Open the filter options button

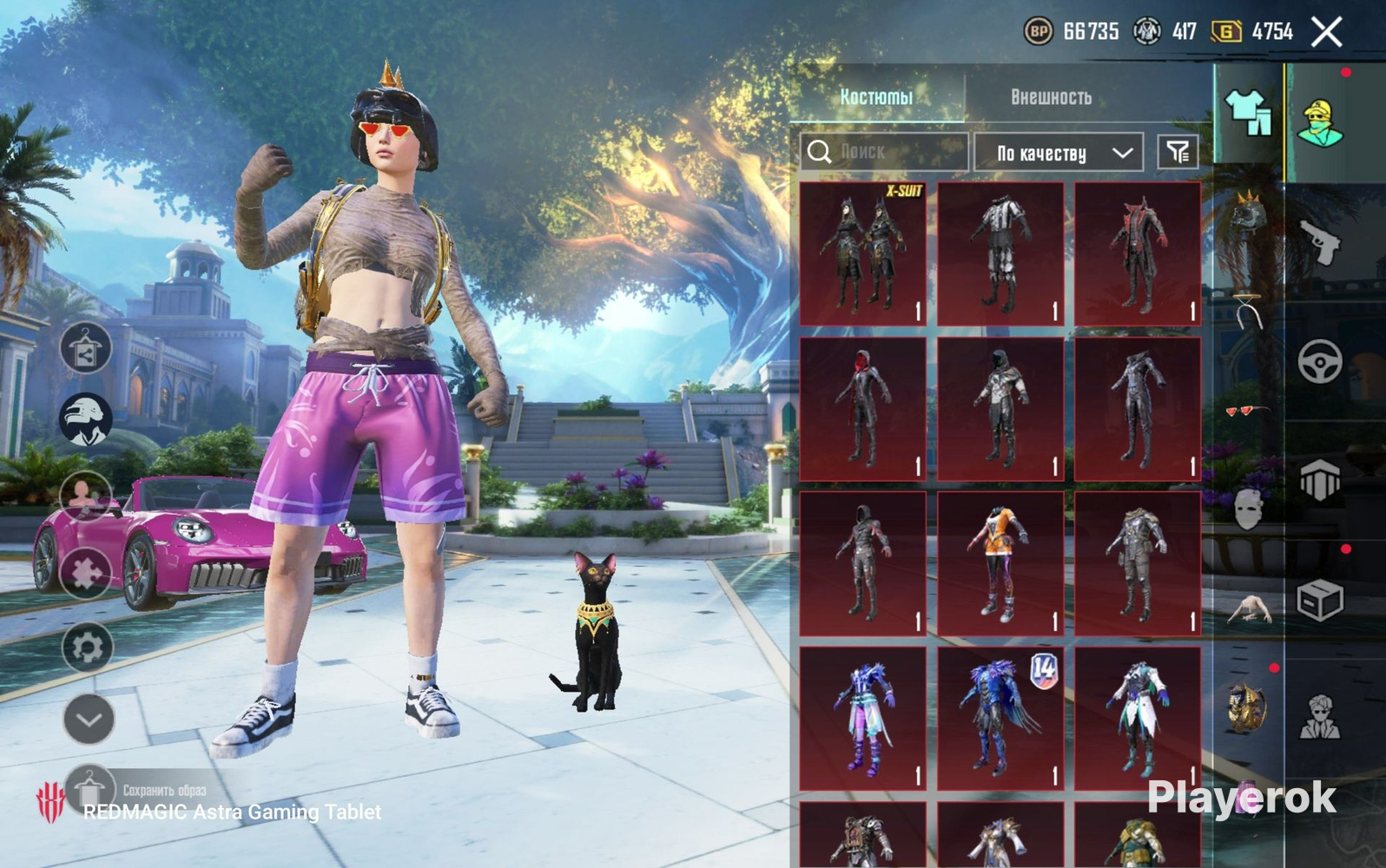1178,153
